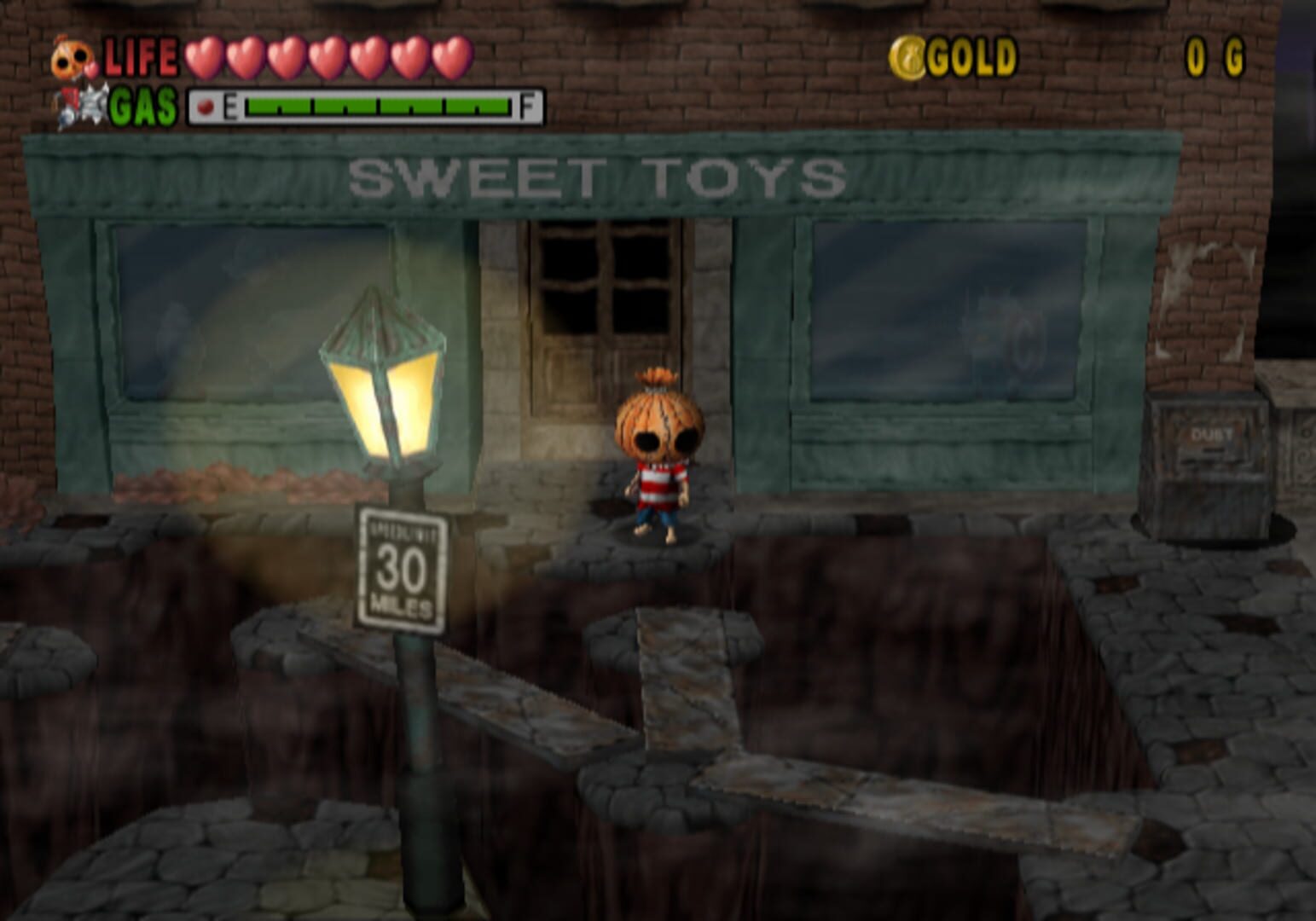Toggle the E marker on the gas gauge

coord(232,106)
